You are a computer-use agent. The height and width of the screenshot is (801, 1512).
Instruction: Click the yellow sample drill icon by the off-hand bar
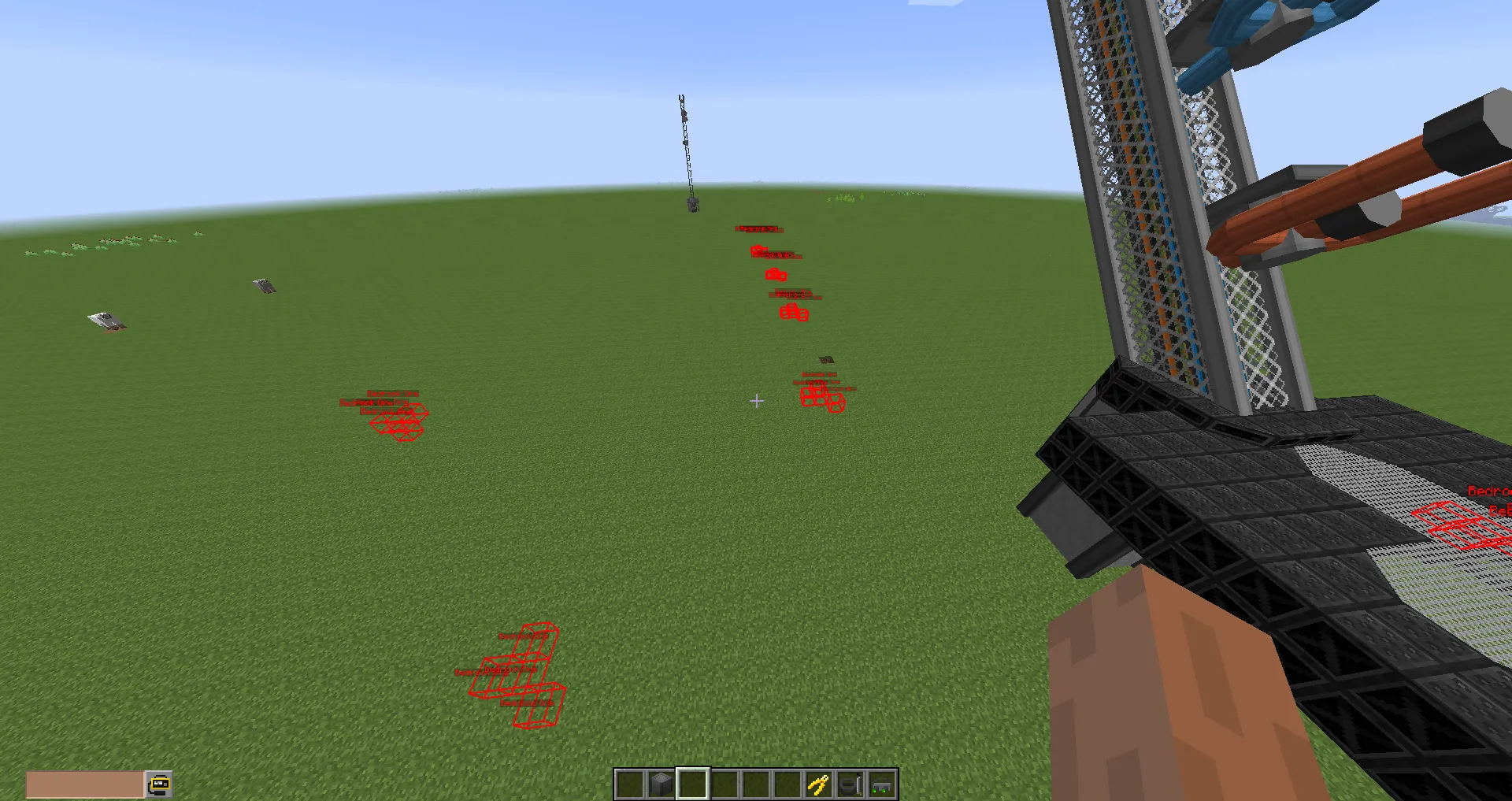[x=158, y=783]
